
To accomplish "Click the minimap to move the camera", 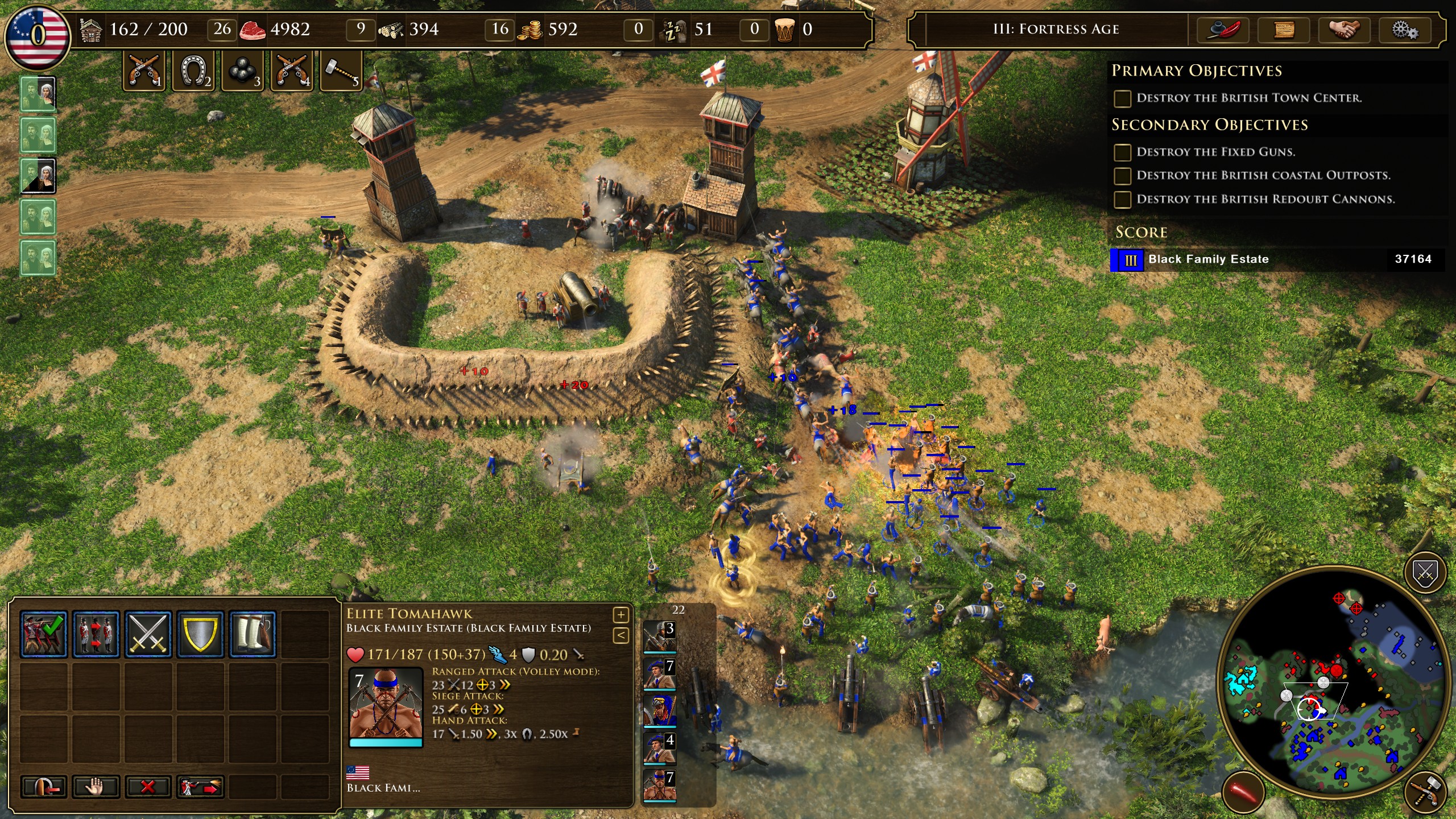I will pyautogui.click(x=1331, y=682).
